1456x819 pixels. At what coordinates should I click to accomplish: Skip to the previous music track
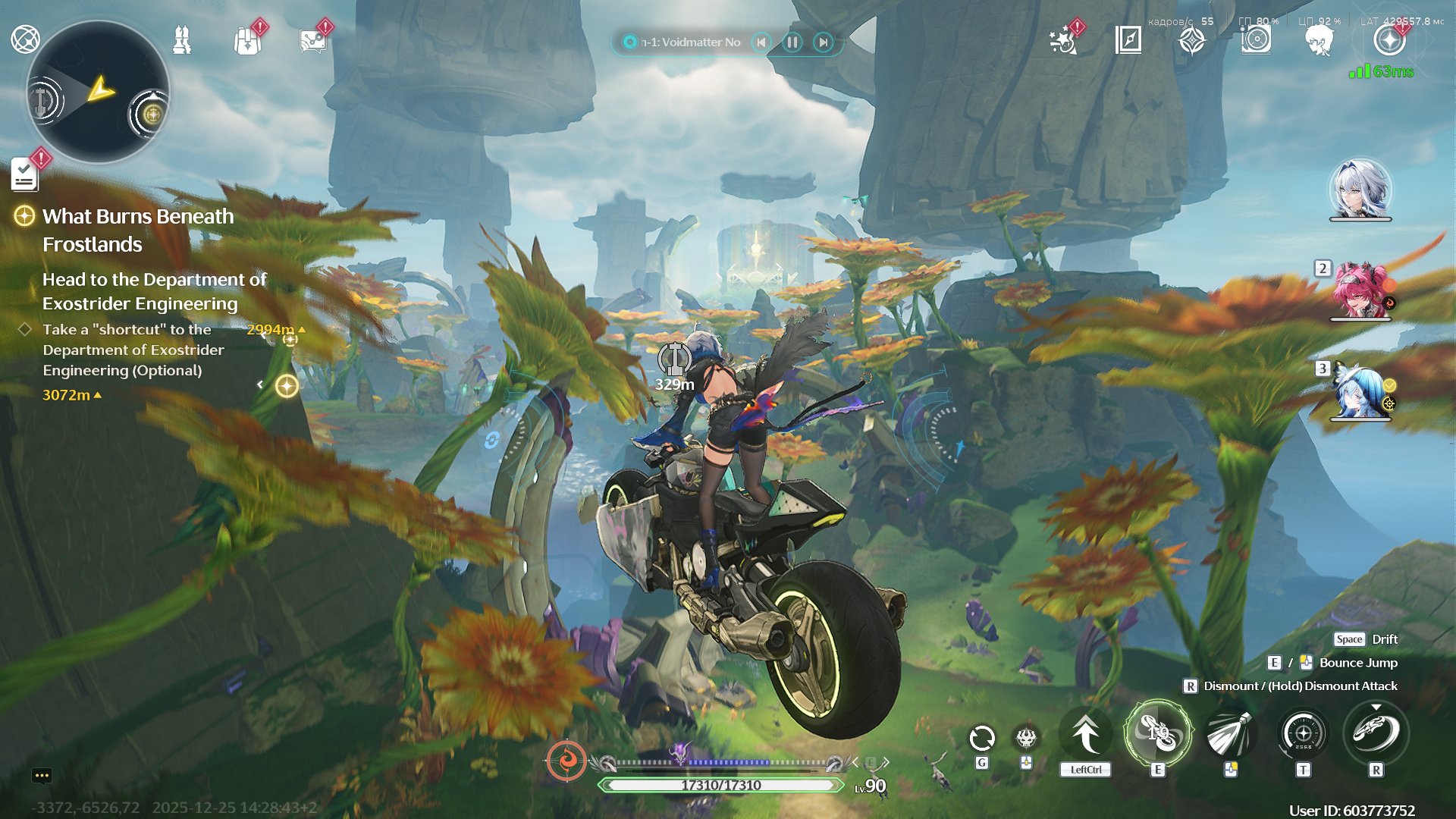761,42
